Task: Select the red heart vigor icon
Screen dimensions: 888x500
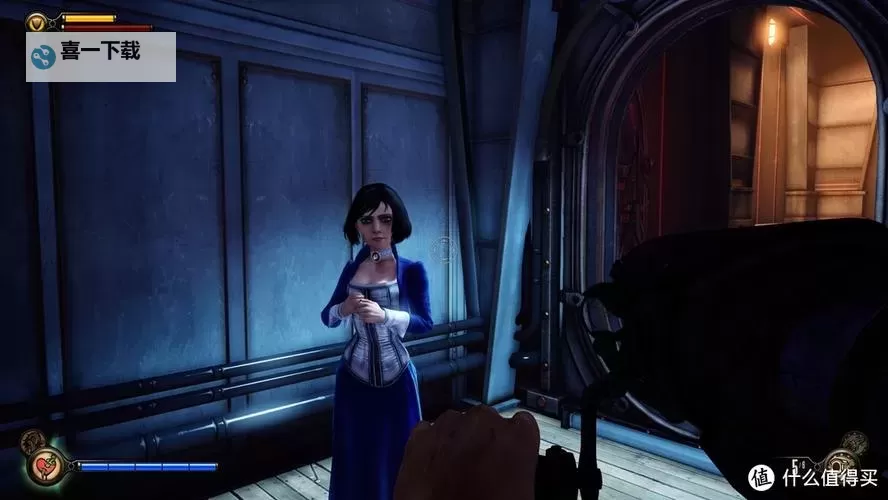Action: (44, 467)
